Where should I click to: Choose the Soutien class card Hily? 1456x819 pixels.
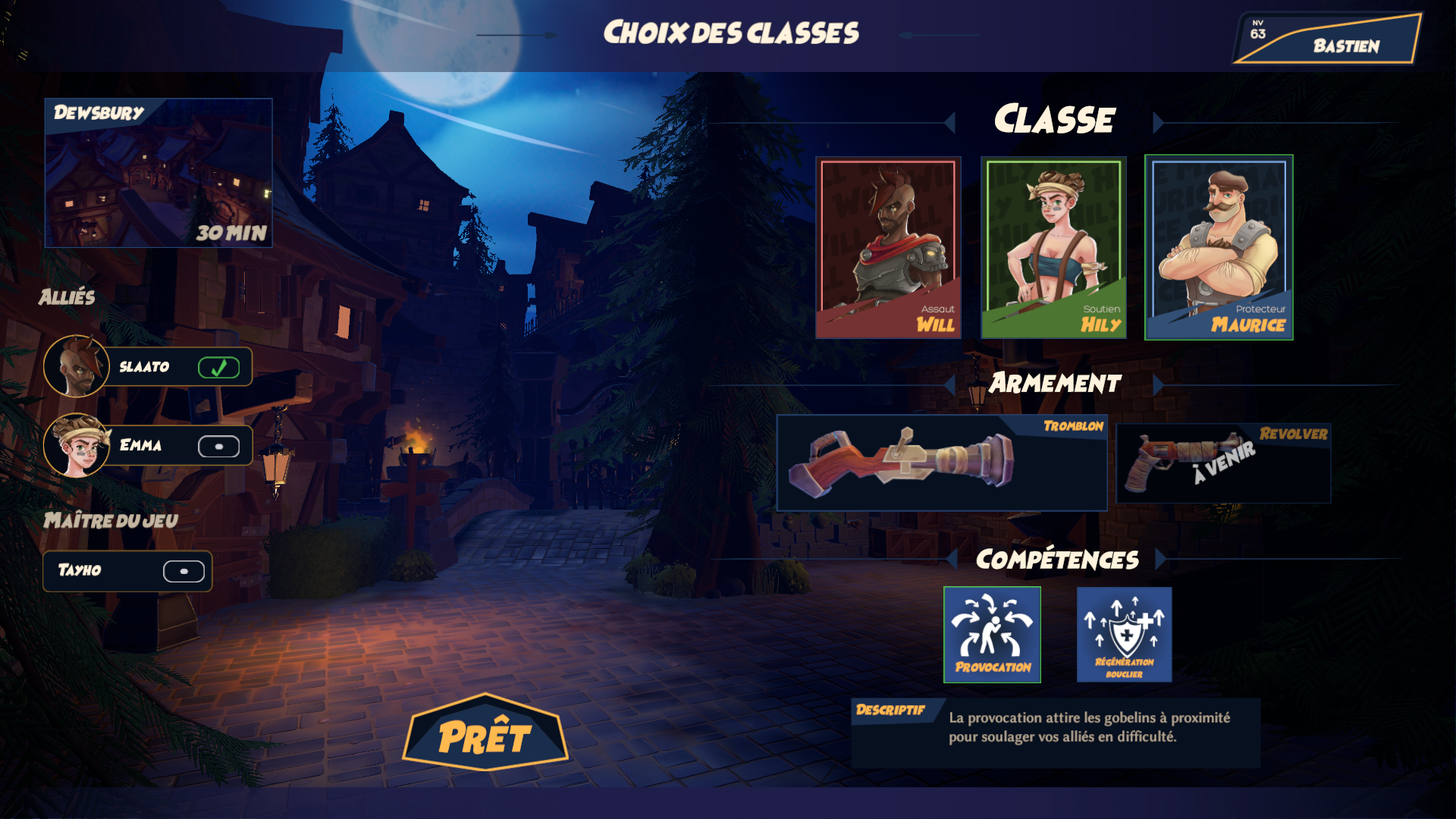click(x=1053, y=247)
